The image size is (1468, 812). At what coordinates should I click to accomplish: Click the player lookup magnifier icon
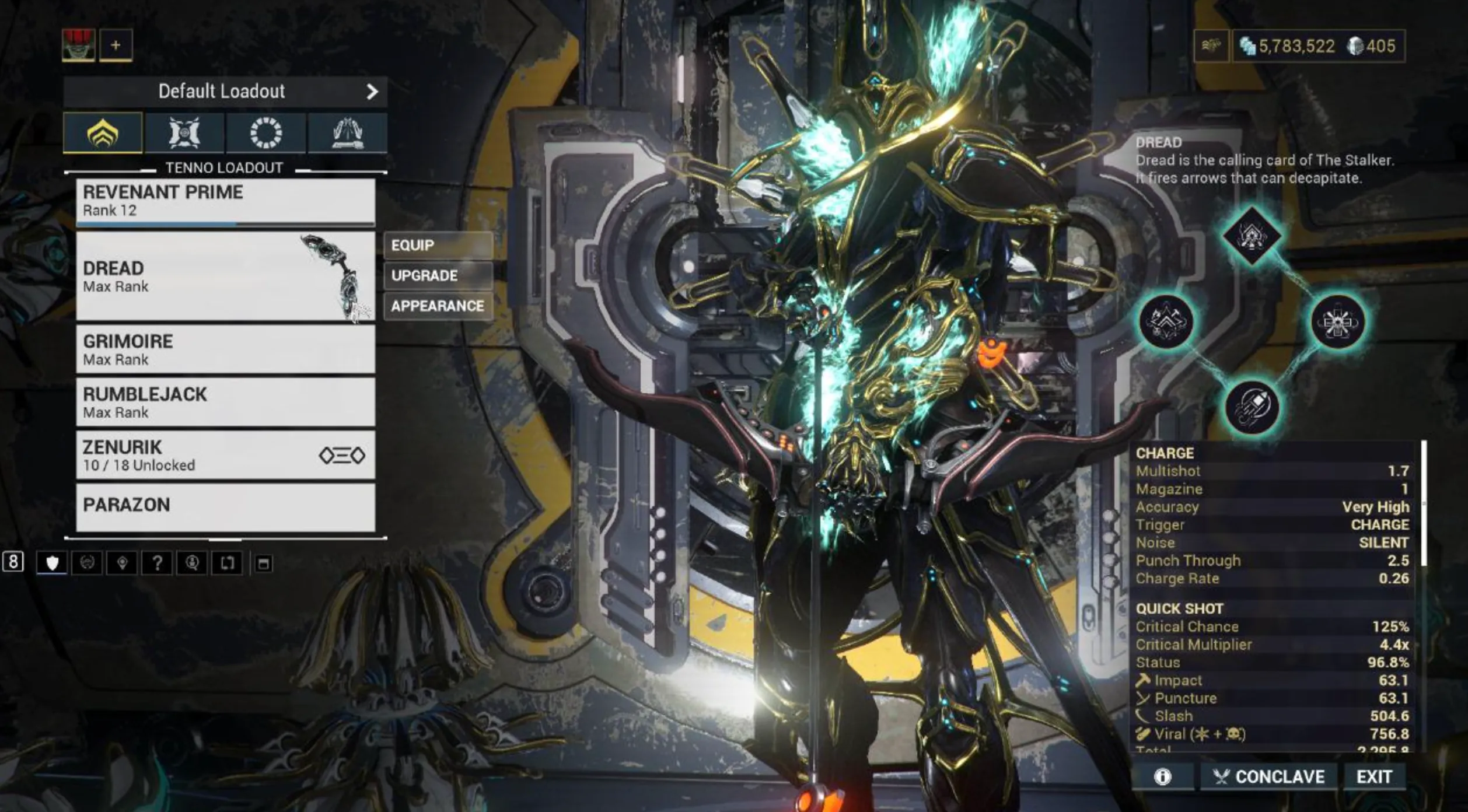point(193,562)
